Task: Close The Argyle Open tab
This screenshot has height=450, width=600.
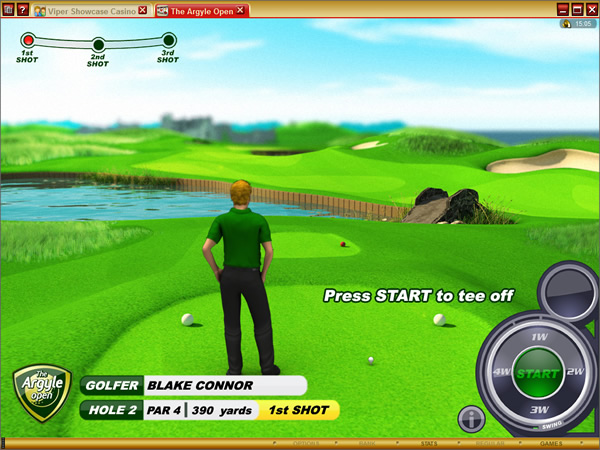Action: click(241, 10)
